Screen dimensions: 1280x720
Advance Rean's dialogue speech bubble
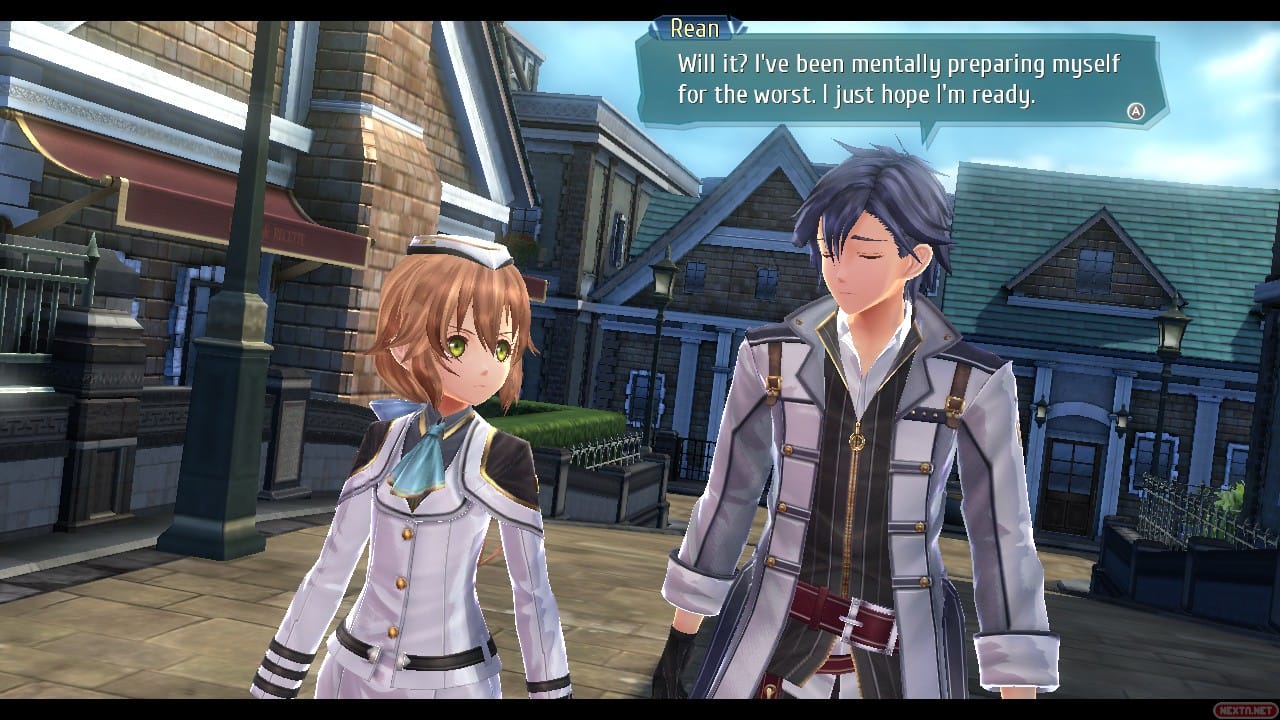point(1135,112)
